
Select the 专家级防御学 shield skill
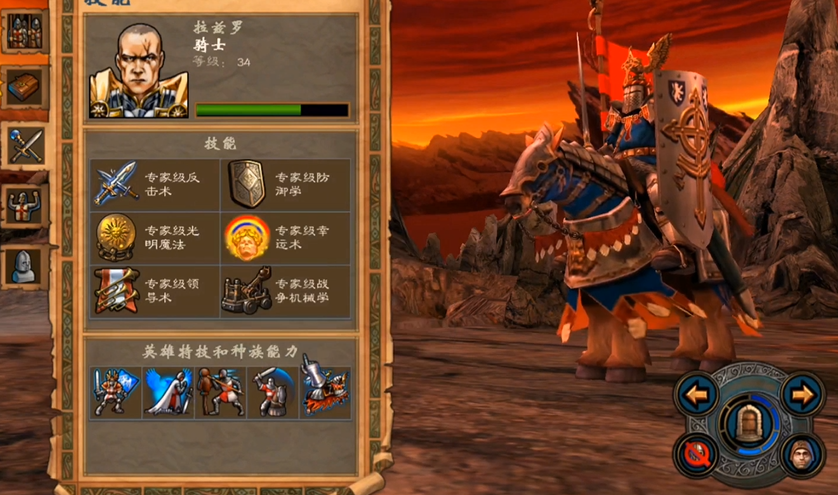tap(245, 183)
